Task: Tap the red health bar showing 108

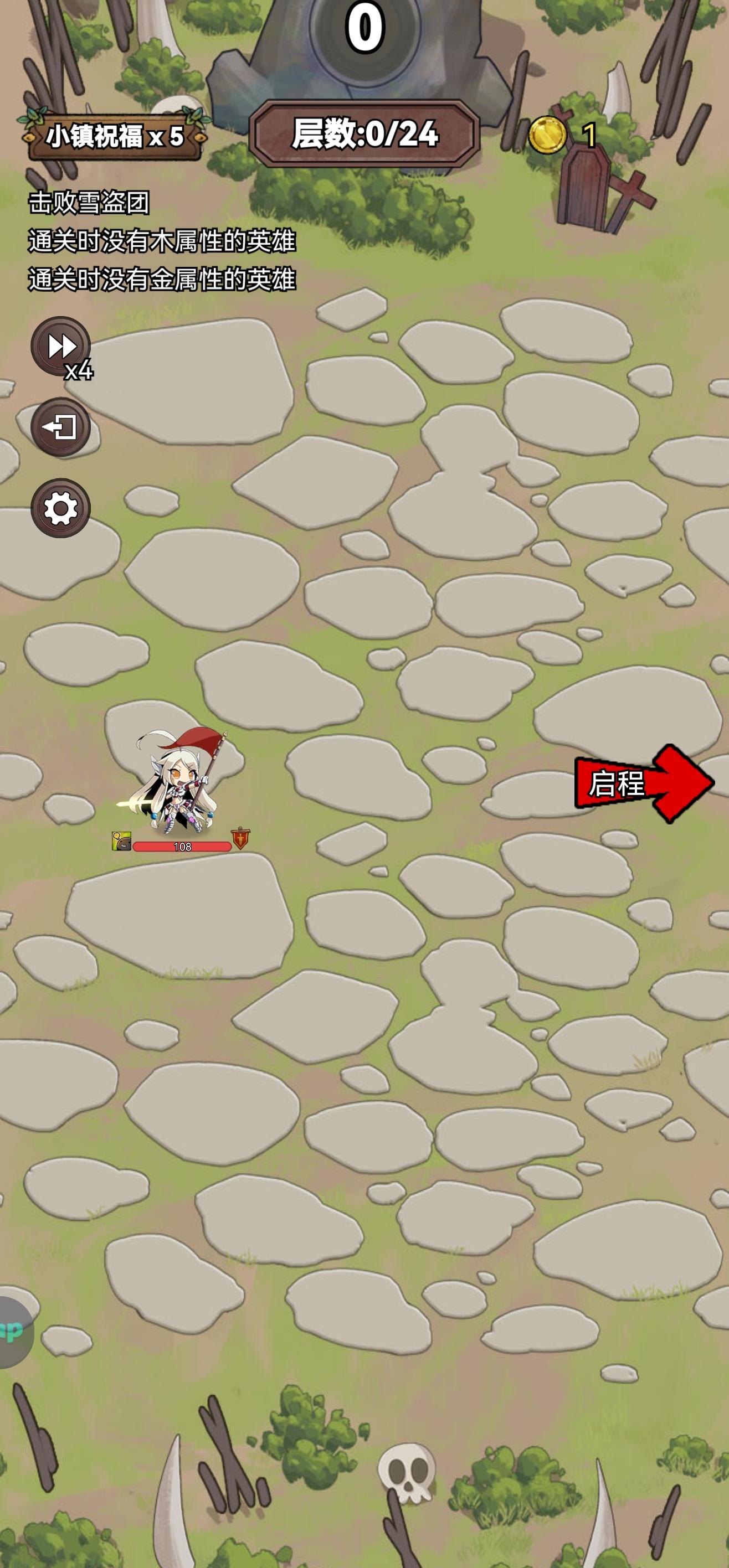Action: pos(183,846)
